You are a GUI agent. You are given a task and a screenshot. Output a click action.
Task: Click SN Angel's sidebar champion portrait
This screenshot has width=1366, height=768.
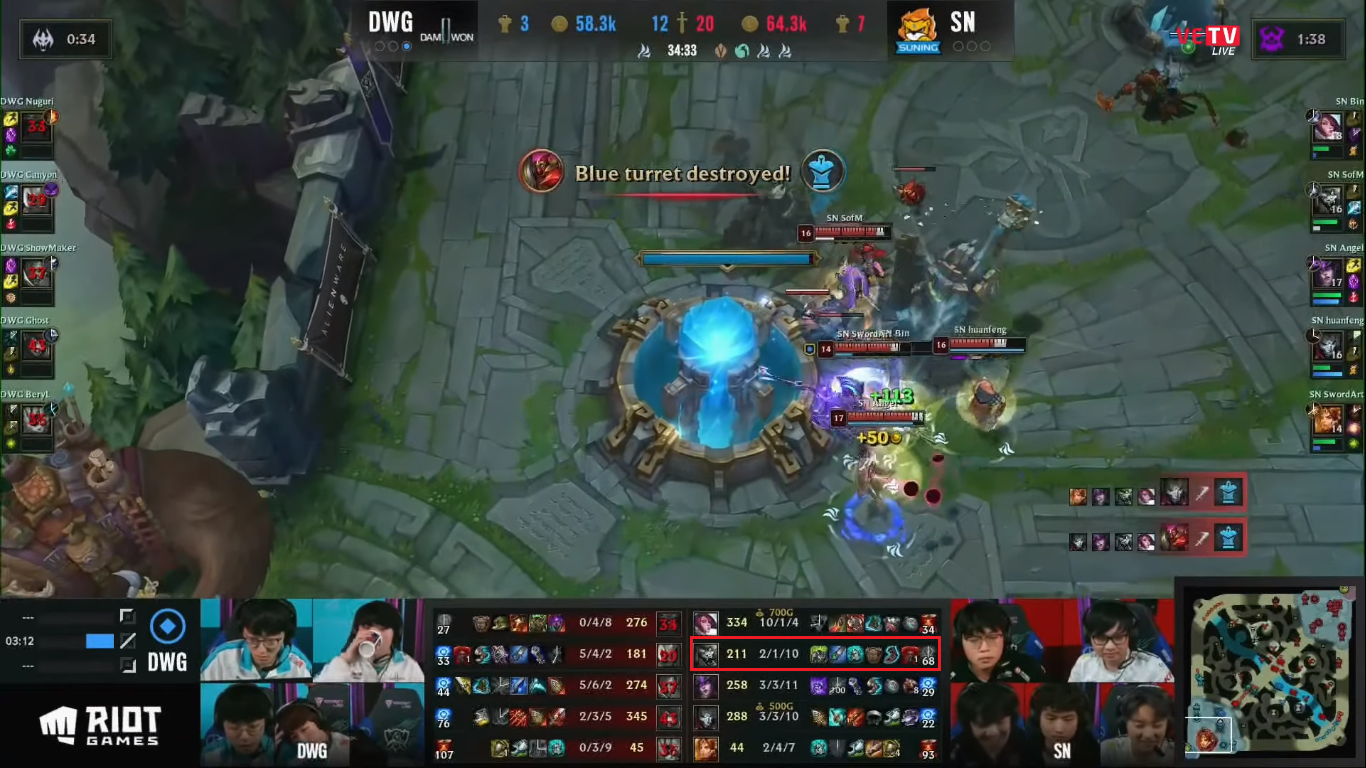pyautogui.click(x=1327, y=273)
